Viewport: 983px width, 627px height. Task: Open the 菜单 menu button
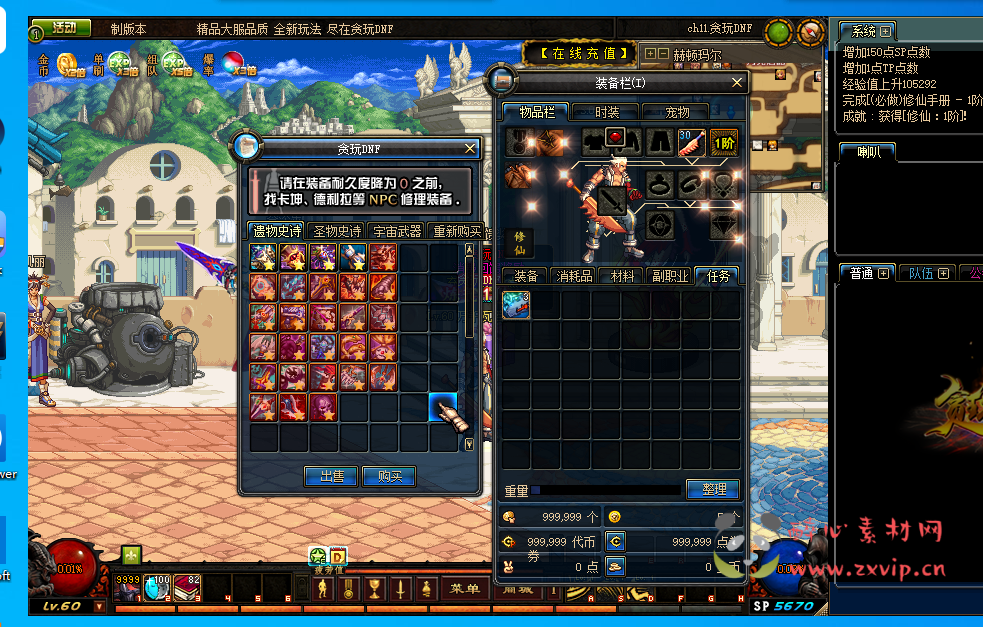(466, 589)
